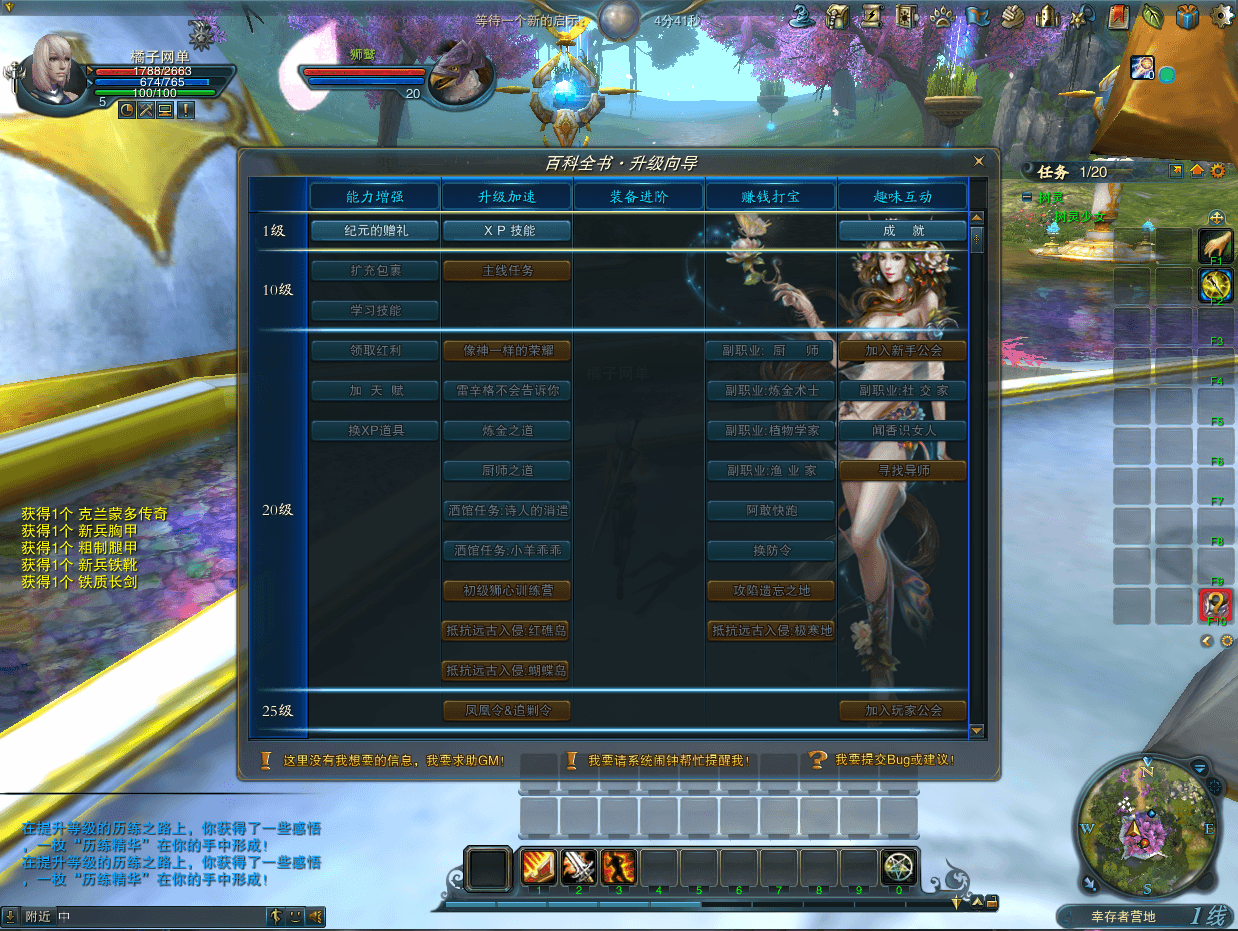Close the 百科全书 upgrade guide window

click(x=979, y=161)
